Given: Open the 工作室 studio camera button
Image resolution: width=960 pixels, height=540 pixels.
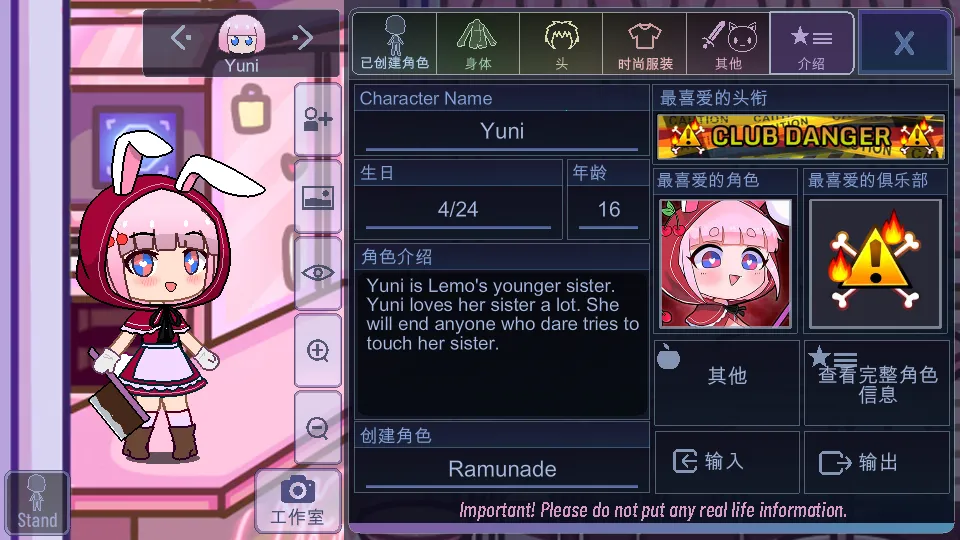Looking at the screenshot, I should tap(297, 501).
